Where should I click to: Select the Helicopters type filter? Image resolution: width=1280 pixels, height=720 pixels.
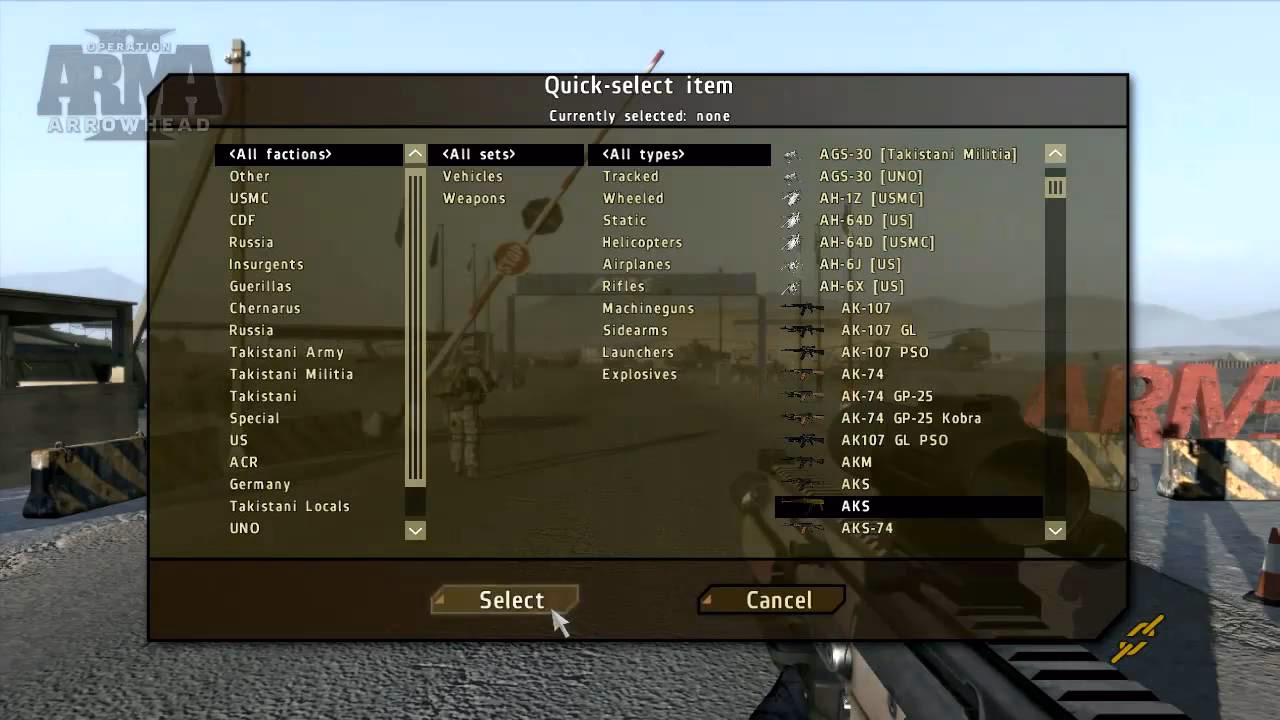coord(643,242)
